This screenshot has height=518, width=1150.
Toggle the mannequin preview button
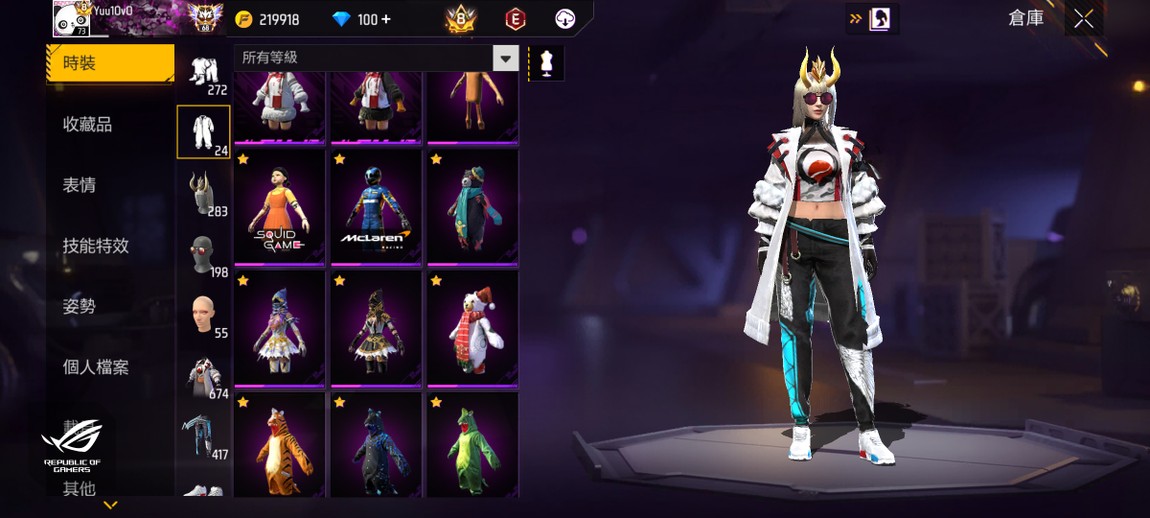click(546, 62)
